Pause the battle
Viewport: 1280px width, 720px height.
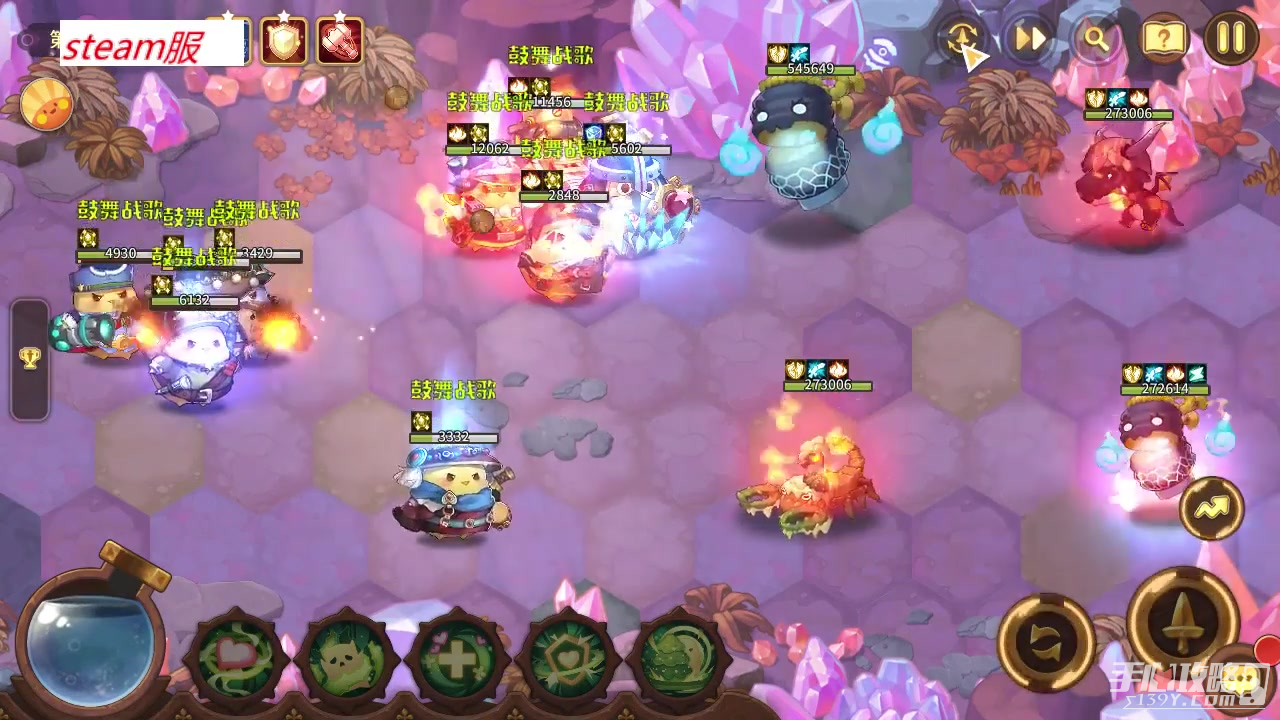1230,39
